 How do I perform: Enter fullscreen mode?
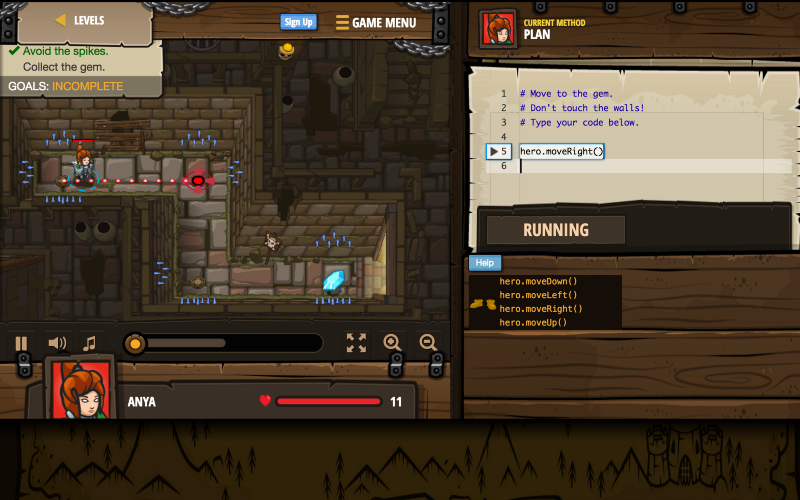356,343
